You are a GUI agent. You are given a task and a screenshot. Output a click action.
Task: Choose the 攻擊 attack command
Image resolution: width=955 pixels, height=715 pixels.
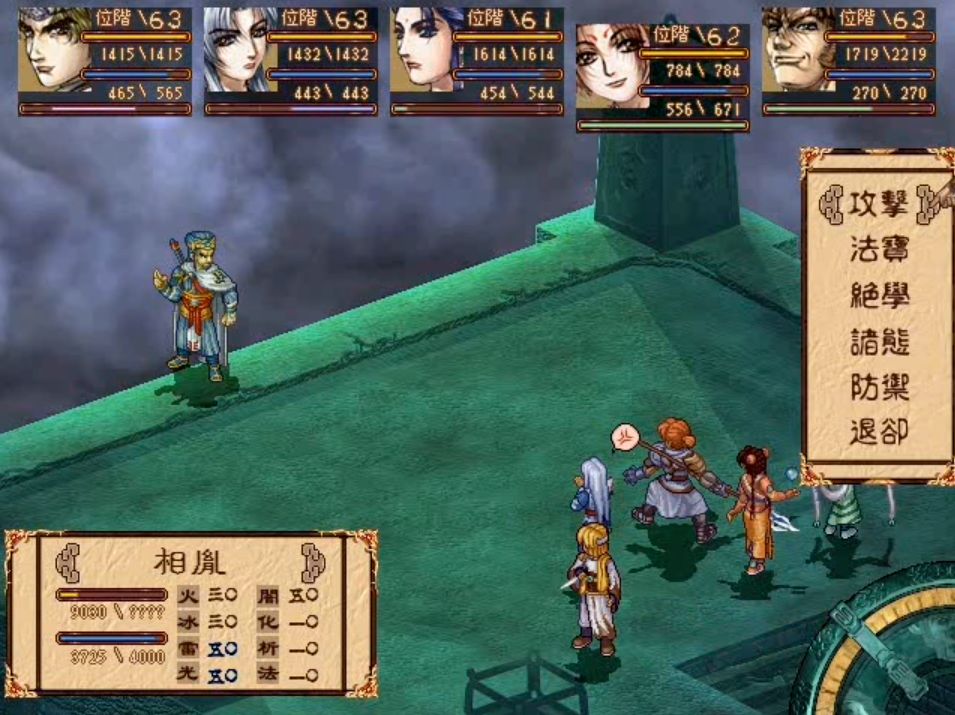[x=878, y=207]
